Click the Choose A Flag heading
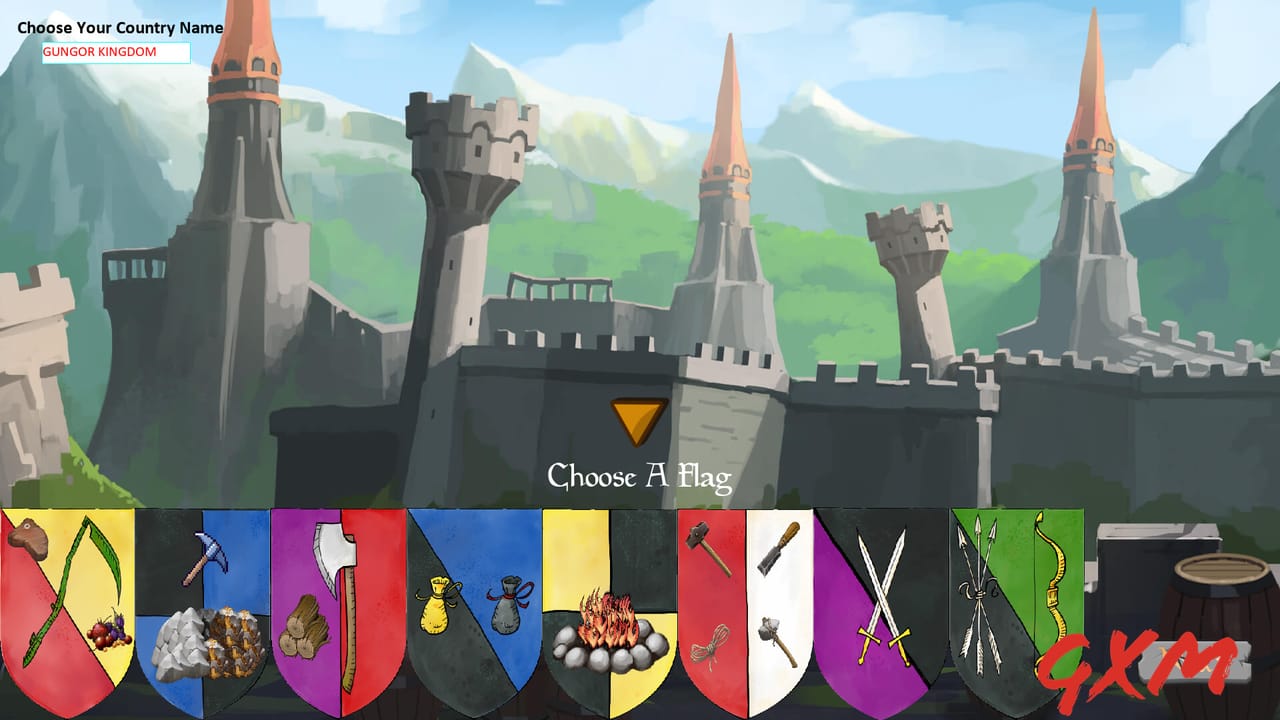Viewport: 1280px width, 720px height. [640, 477]
